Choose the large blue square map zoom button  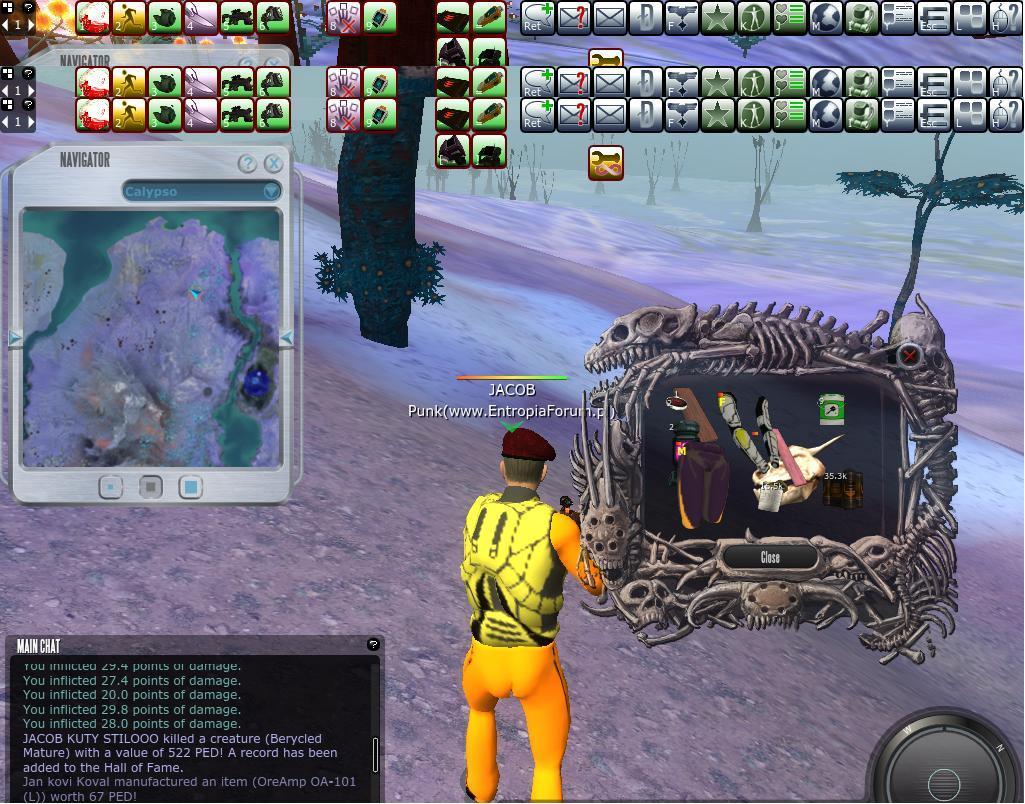click(x=190, y=487)
